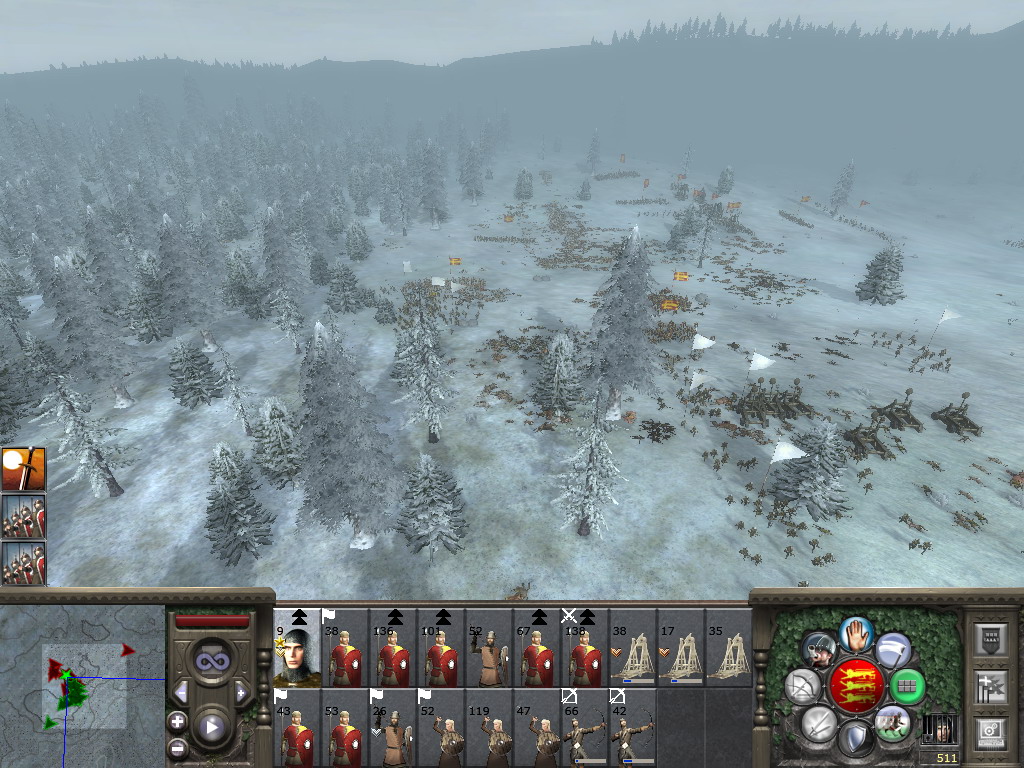Viewport: 1024px width, 768px height.
Task: Click the crossed swords melee order button
Action: [x=819, y=722]
